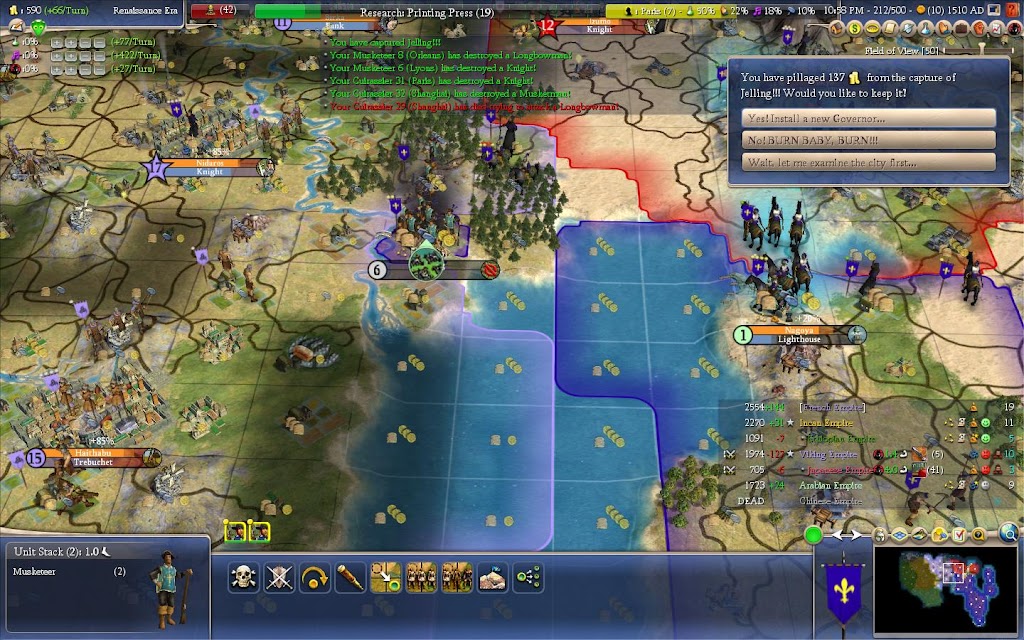The height and width of the screenshot is (640, 1024).
Task: Choose "No! BURN BABY, BURN!!!" option
Action: 870,140
